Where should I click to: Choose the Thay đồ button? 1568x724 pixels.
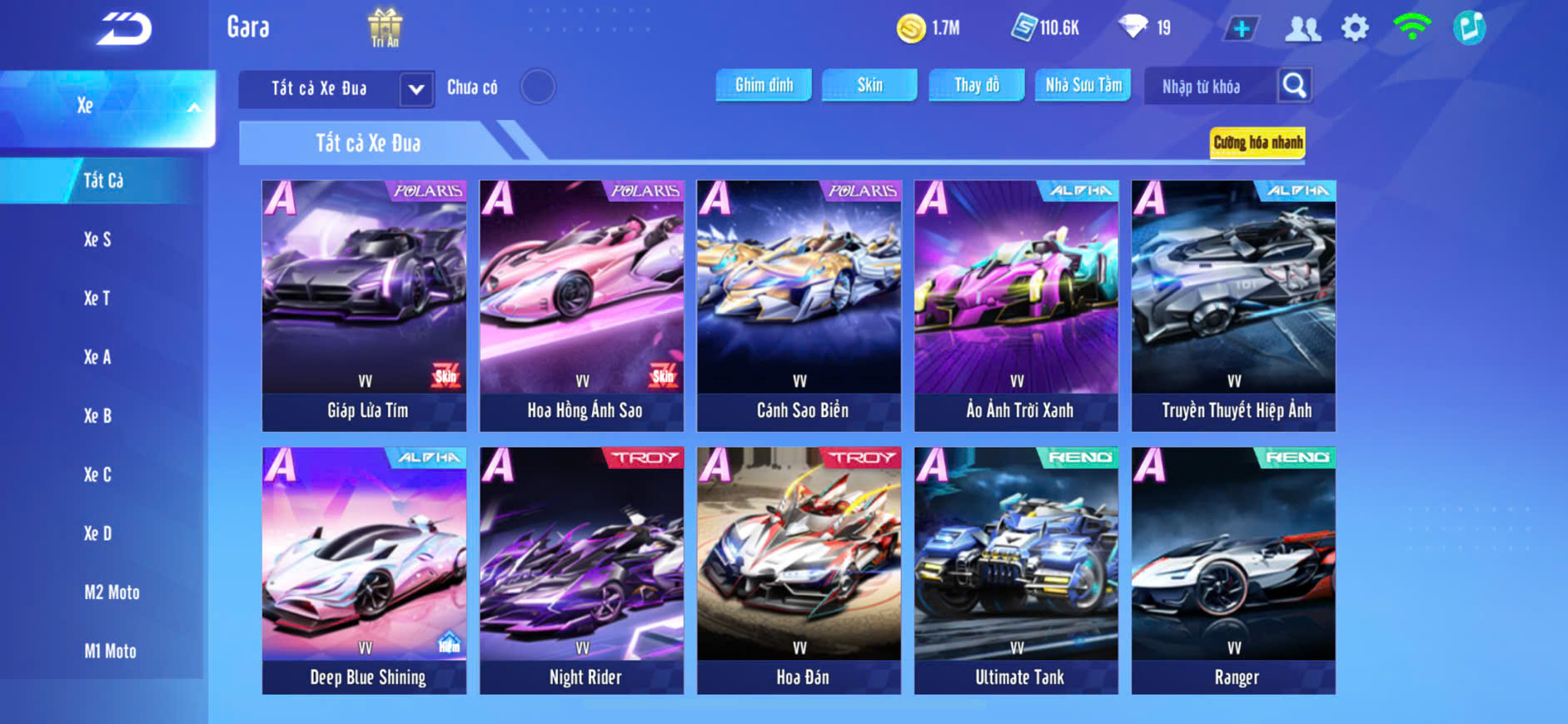(x=976, y=85)
